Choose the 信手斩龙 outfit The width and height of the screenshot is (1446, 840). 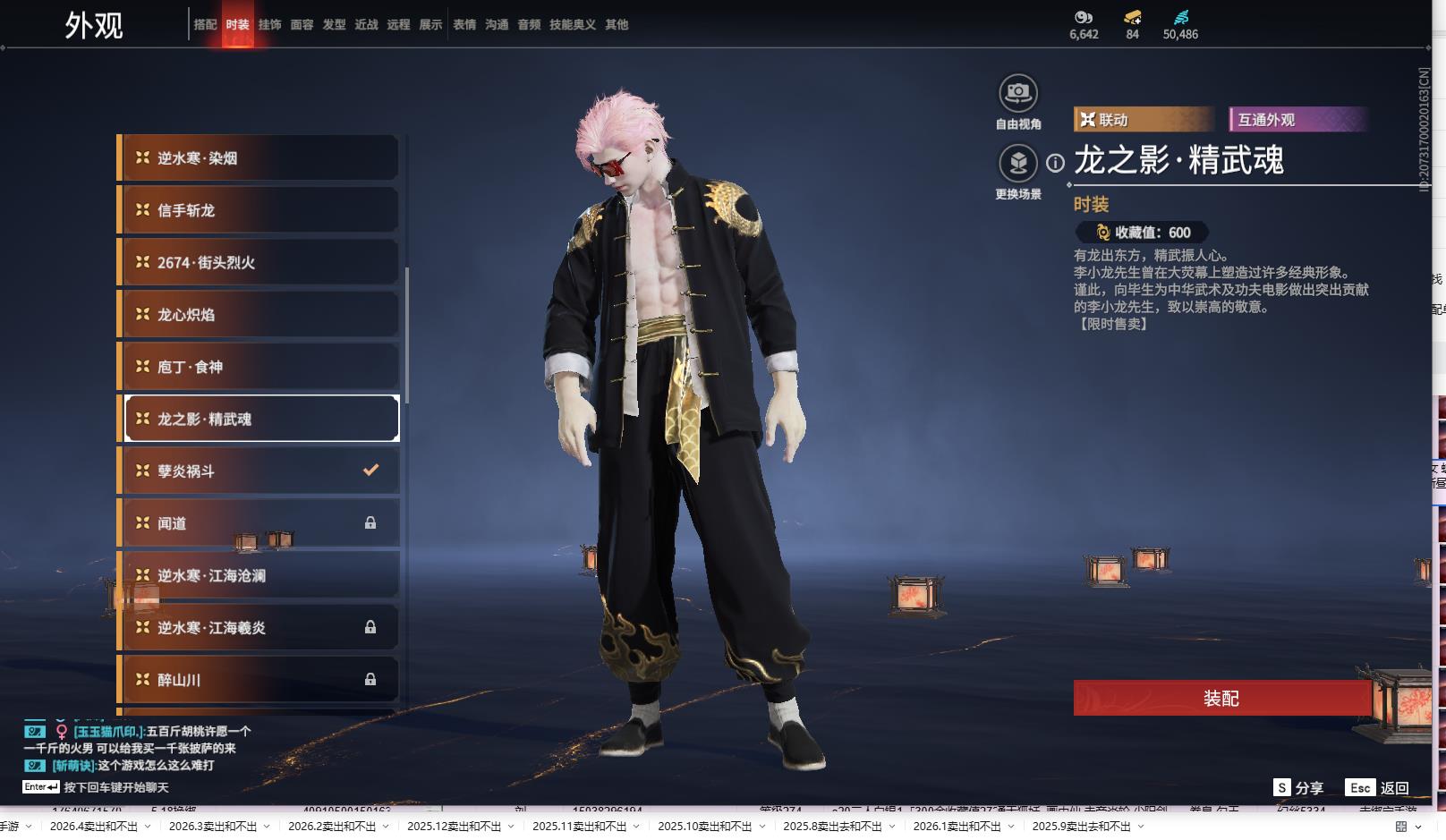pyautogui.click(x=259, y=210)
